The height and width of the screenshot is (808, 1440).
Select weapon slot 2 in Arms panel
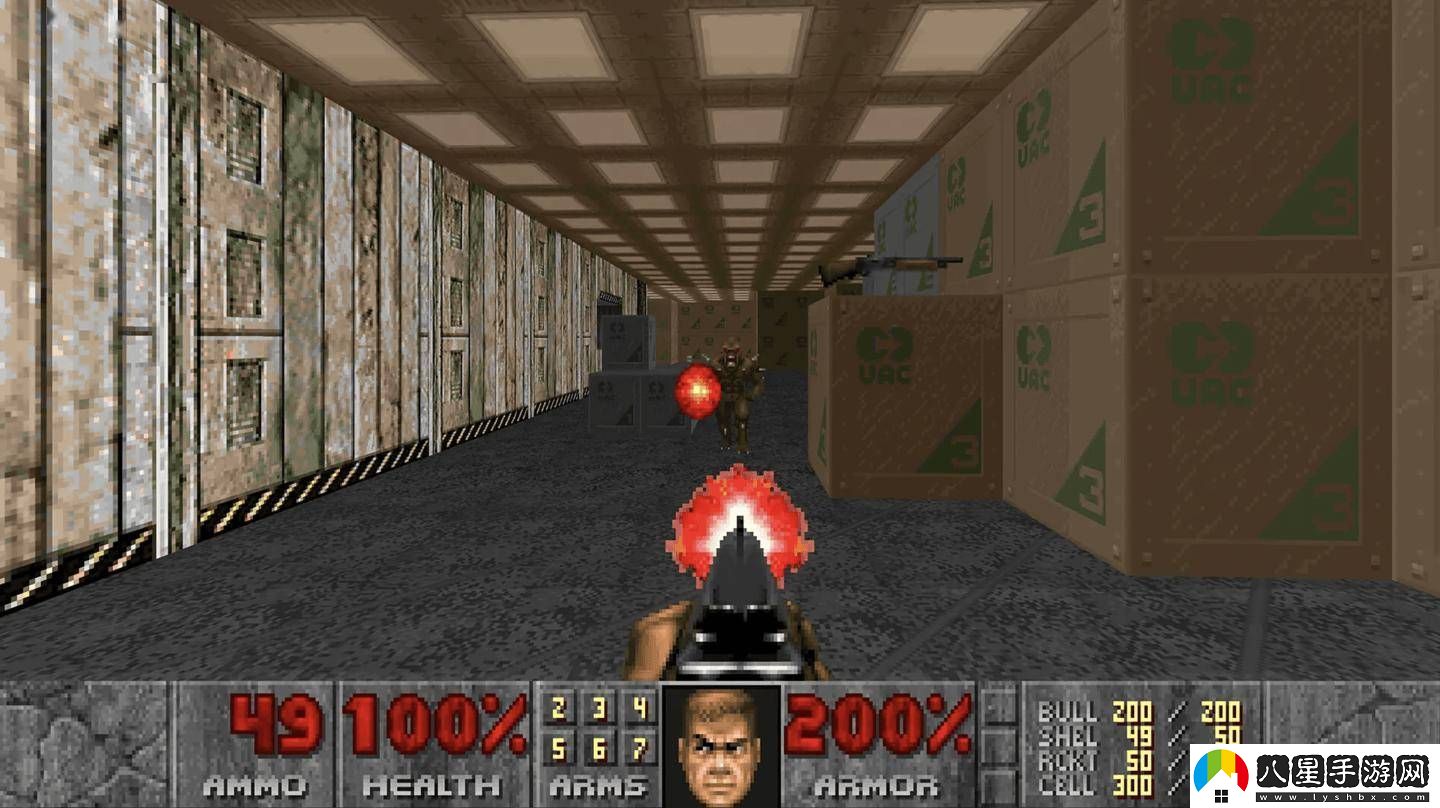pyautogui.click(x=559, y=710)
